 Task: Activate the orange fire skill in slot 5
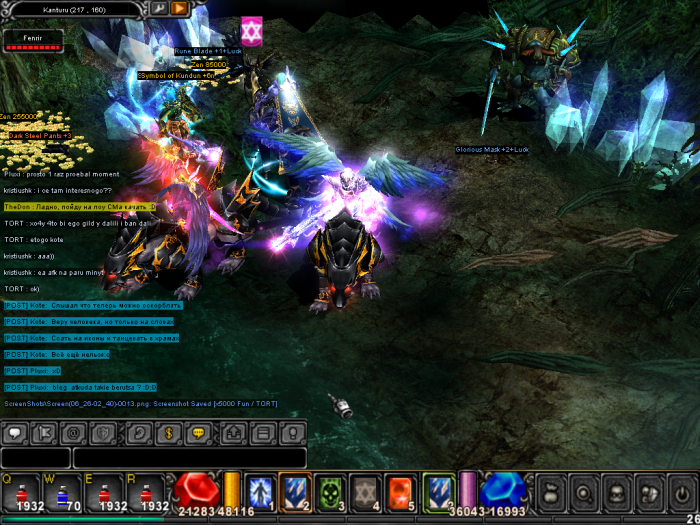pos(400,490)
